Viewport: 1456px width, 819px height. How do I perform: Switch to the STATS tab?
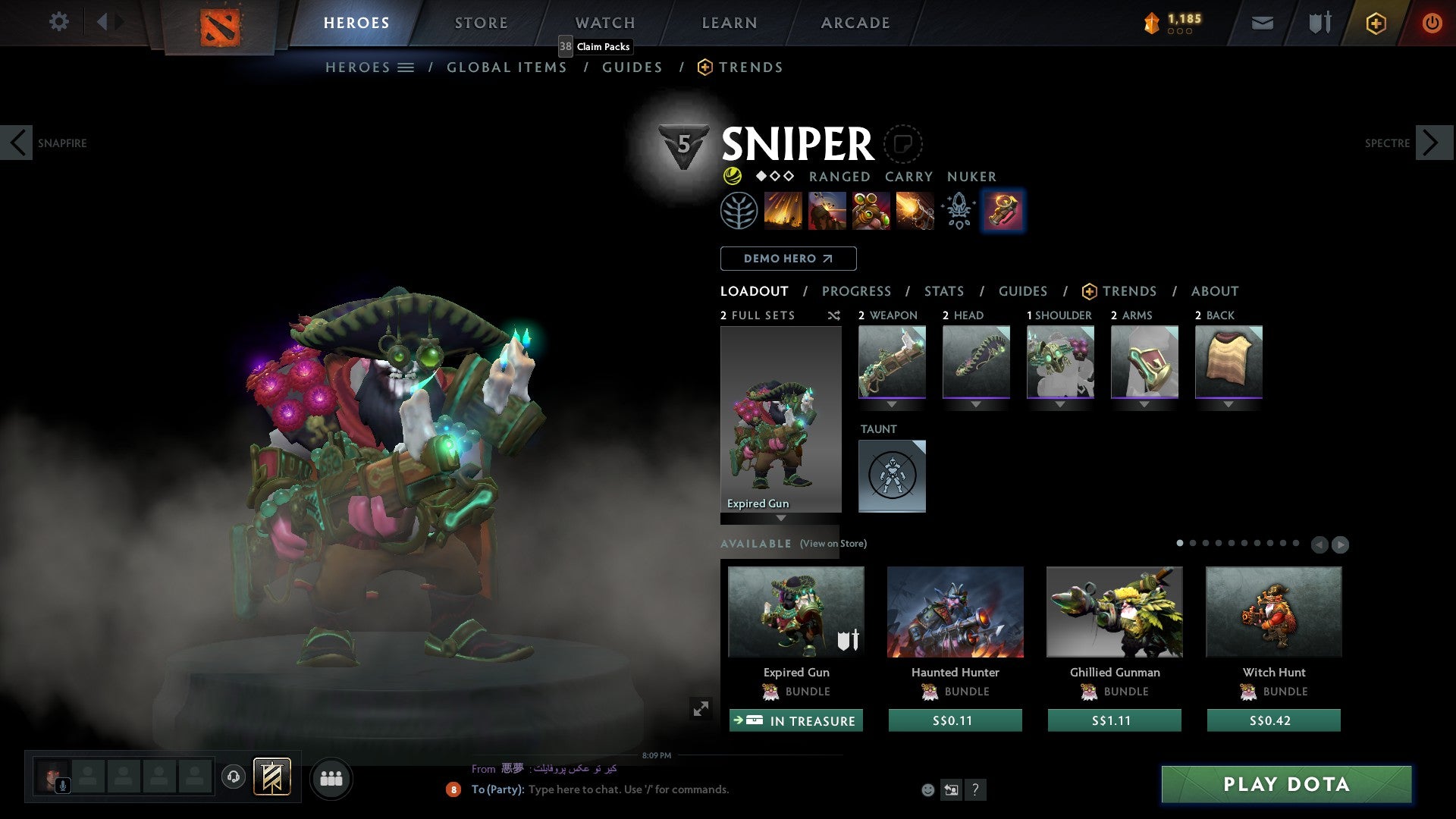point(943,291)
